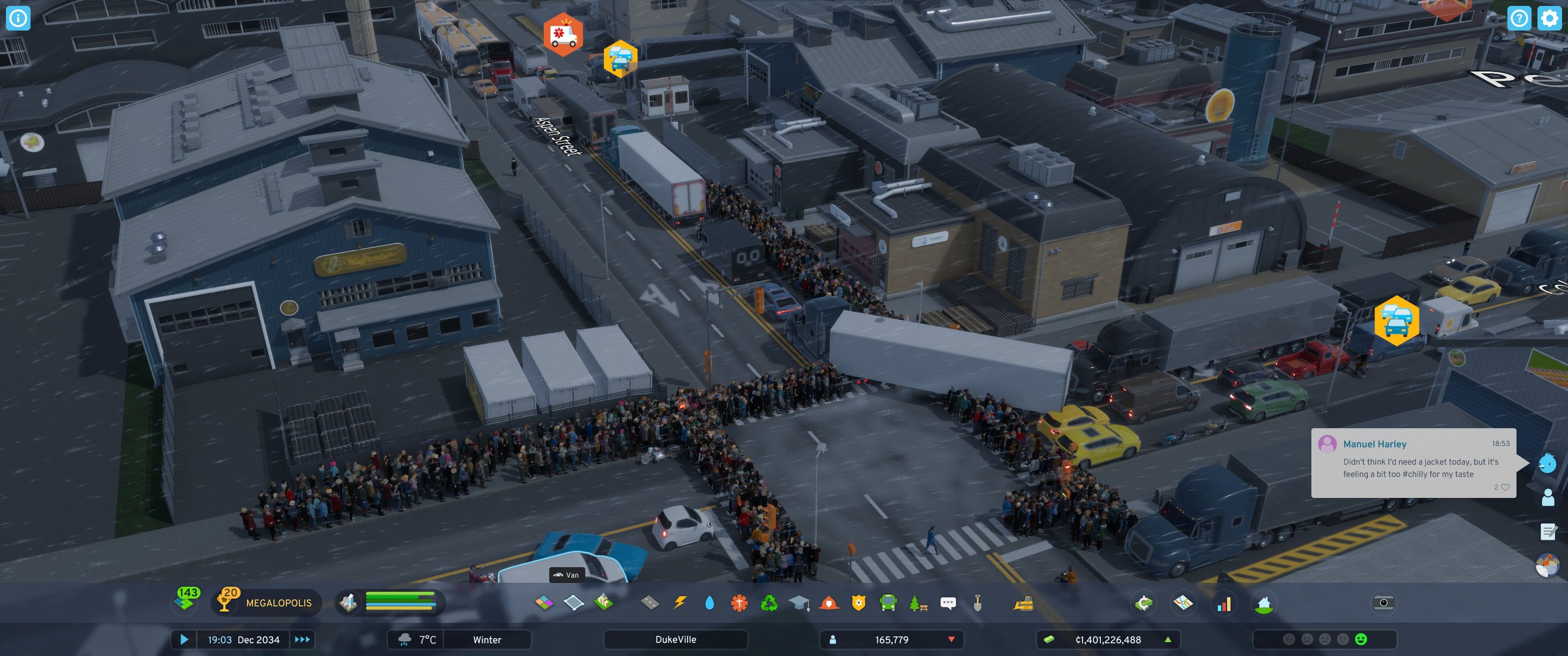The width and height of the screenshot is (1568, 656).
Task: Open the help menu in top right
Action: point(1519,19)
